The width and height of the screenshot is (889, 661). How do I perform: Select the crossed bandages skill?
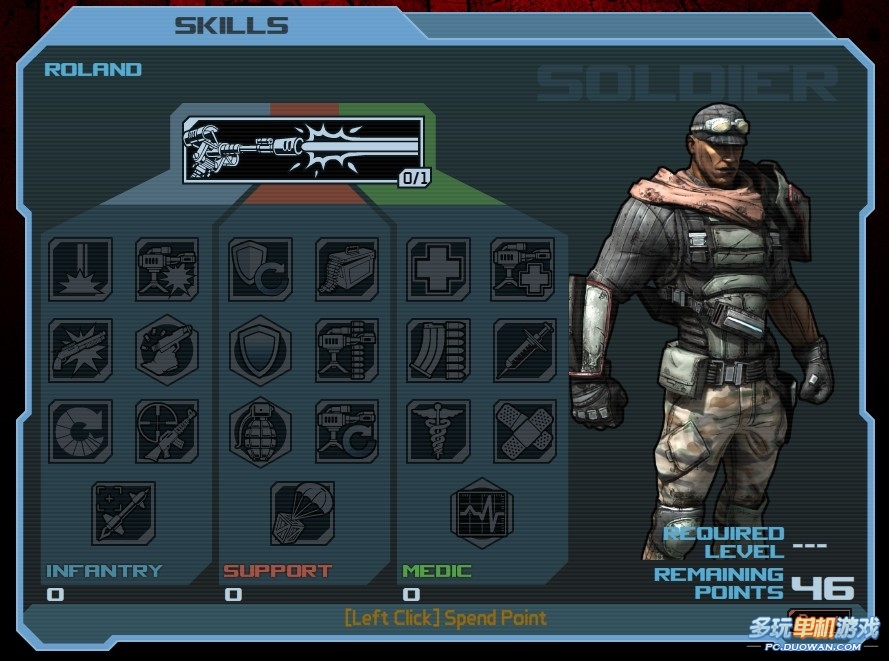(524, 430)
